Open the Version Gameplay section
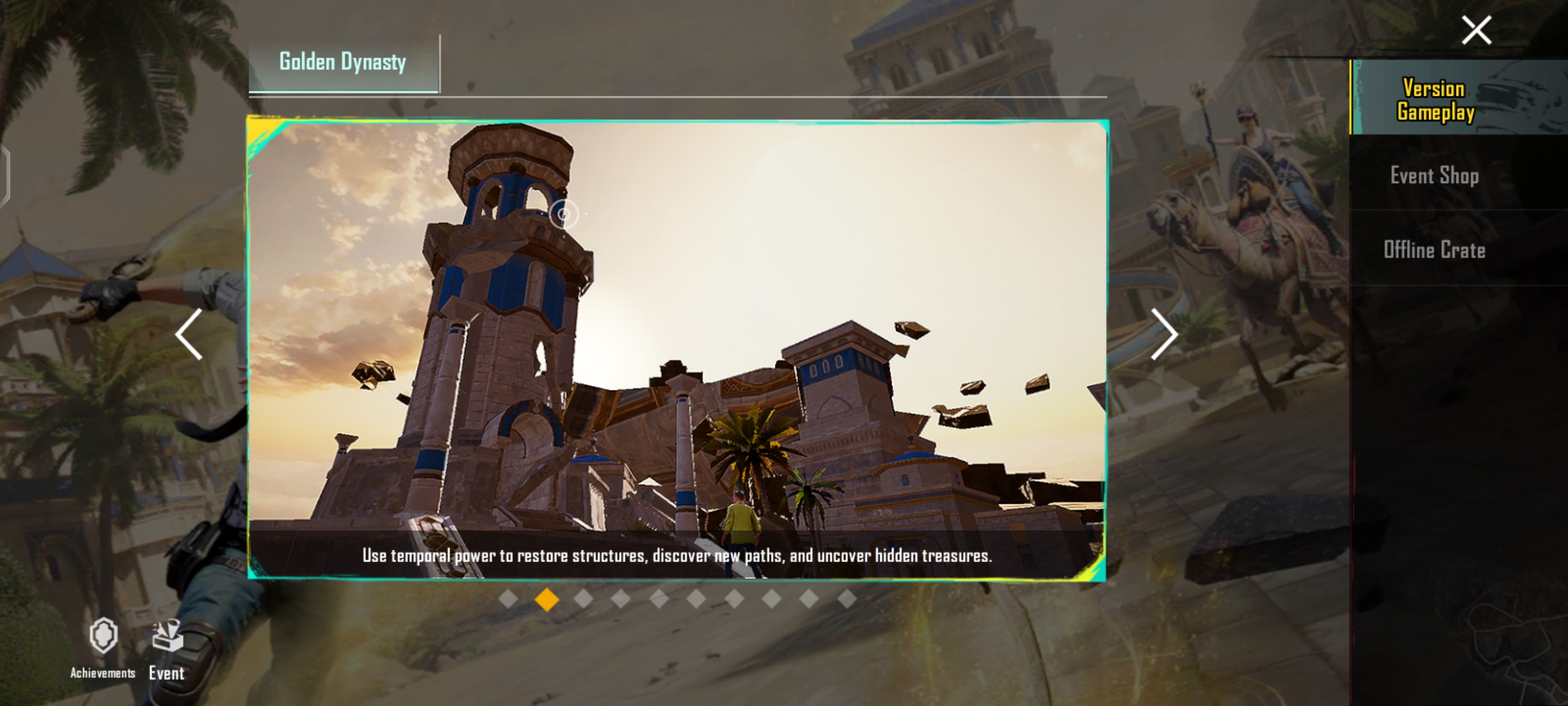The image size is (1568, 706). (x=1435, y=100)
